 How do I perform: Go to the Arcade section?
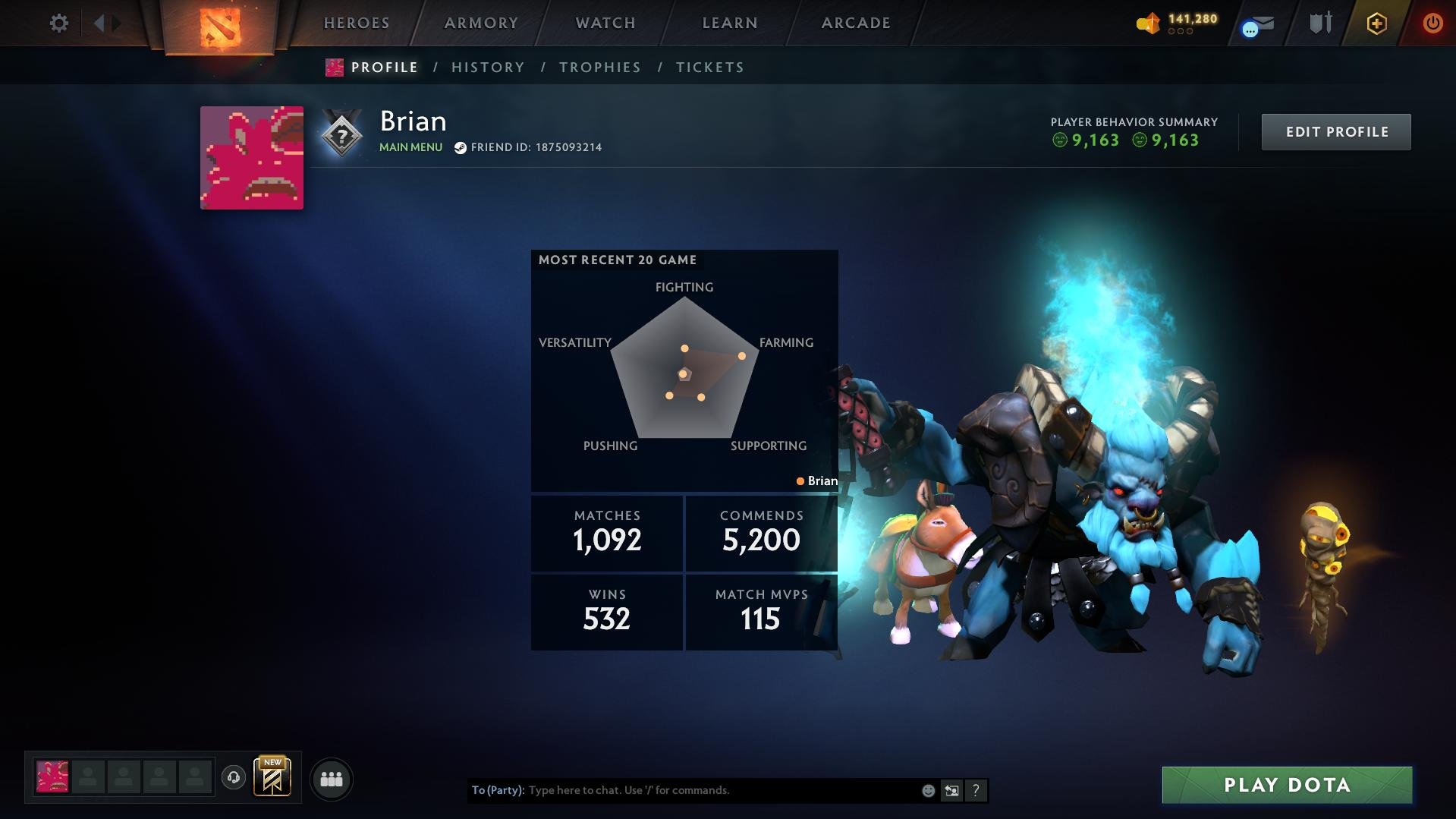856,23
